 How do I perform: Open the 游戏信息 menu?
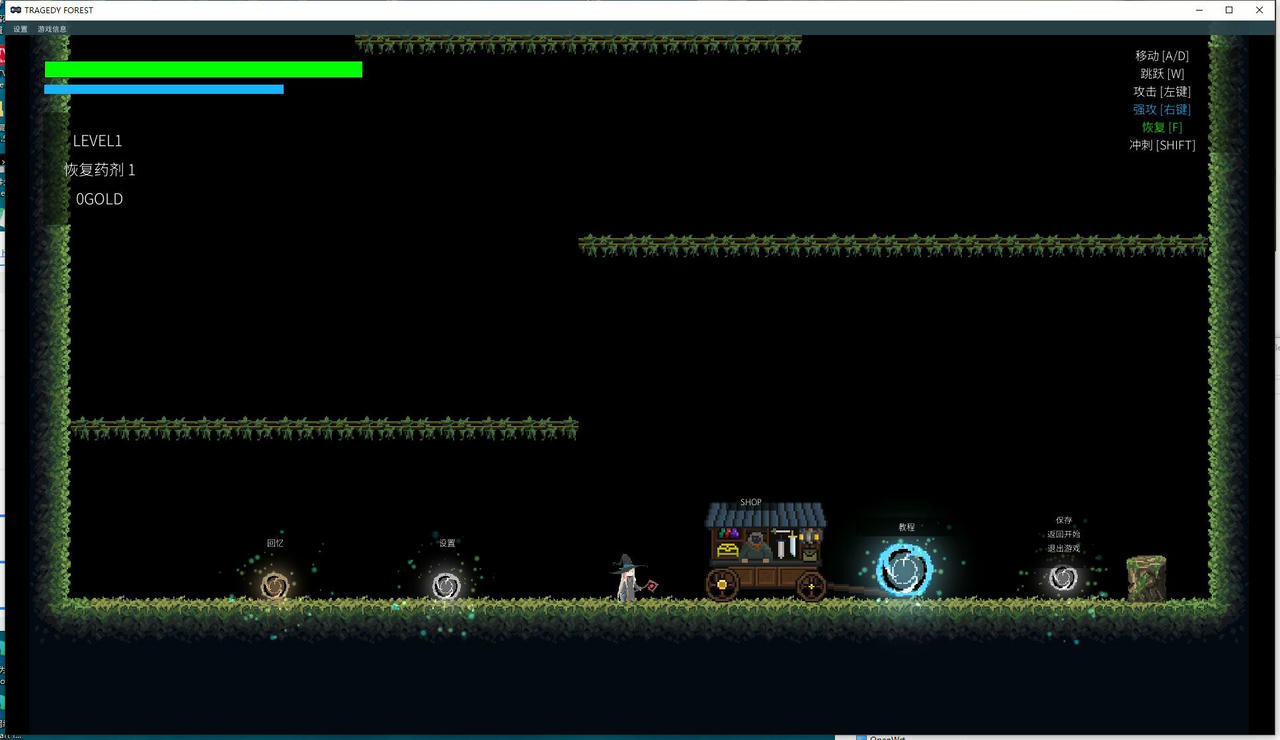(52, 29)
